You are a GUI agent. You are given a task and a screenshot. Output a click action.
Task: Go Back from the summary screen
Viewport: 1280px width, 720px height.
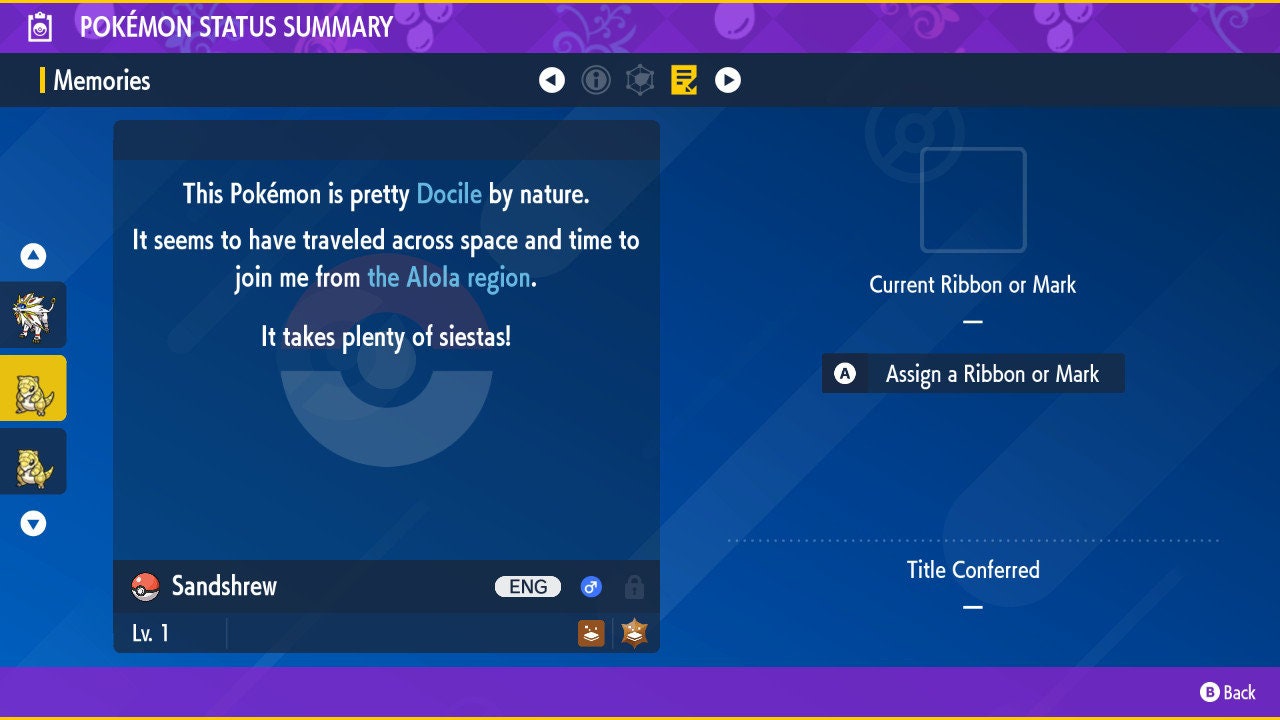1228,692
